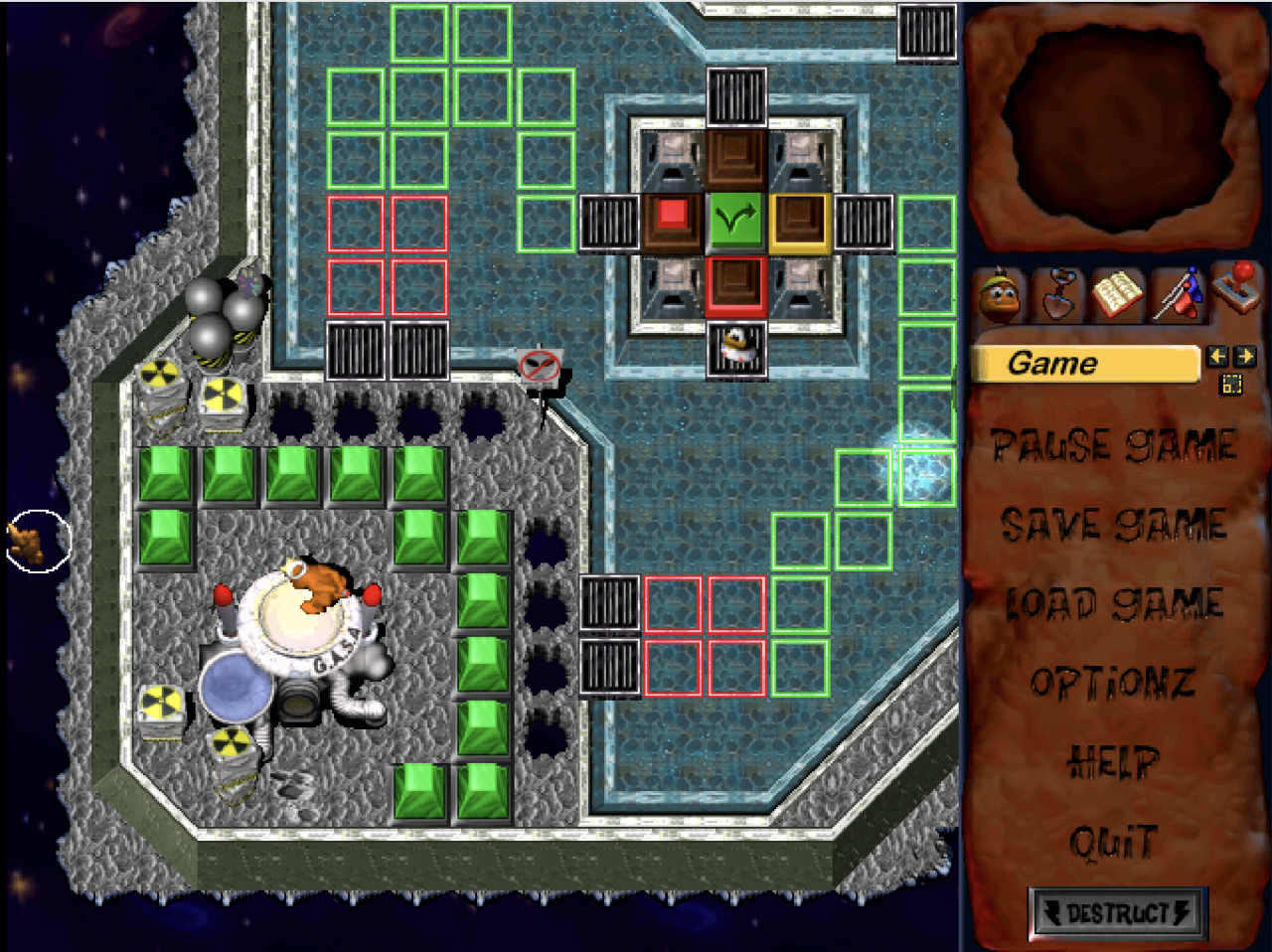Switch to the flags tab

[1178, 295]
